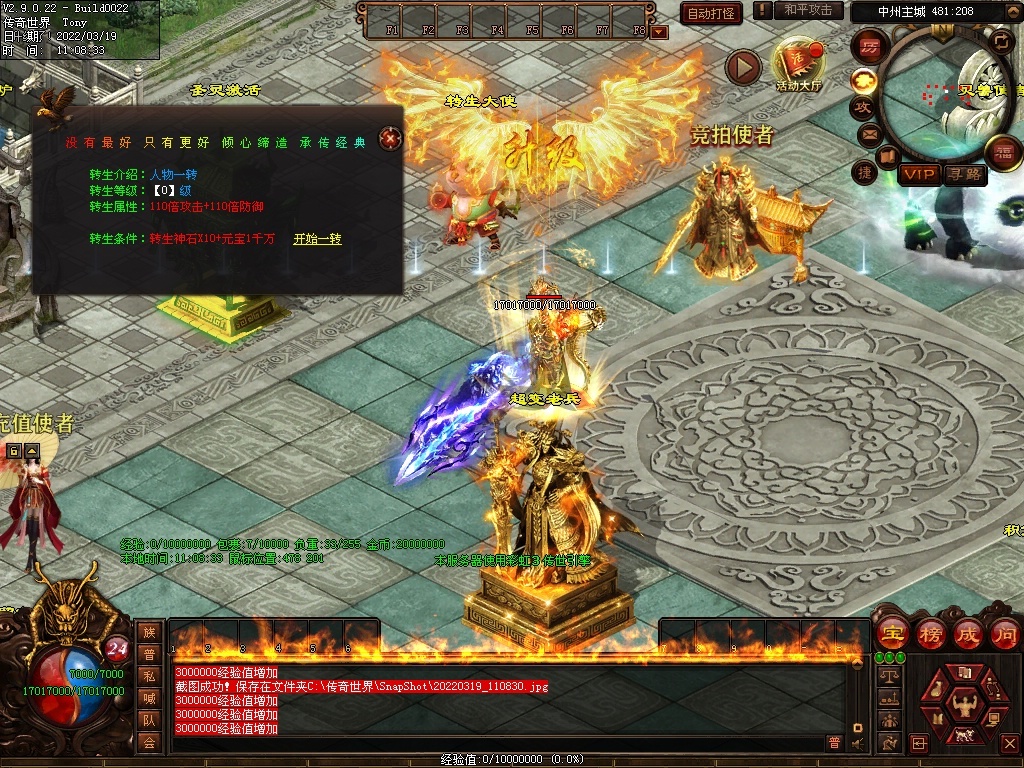Click the 开始一转 rebirth link

[317, 239]
